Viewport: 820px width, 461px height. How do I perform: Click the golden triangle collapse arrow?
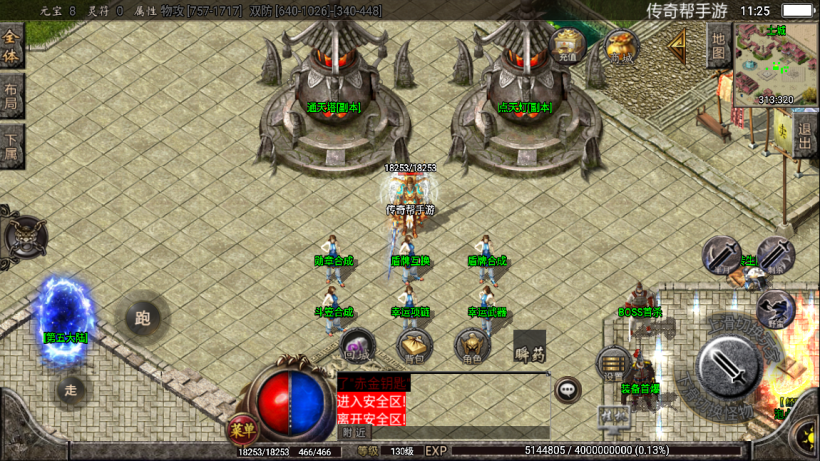click(679, 45)
